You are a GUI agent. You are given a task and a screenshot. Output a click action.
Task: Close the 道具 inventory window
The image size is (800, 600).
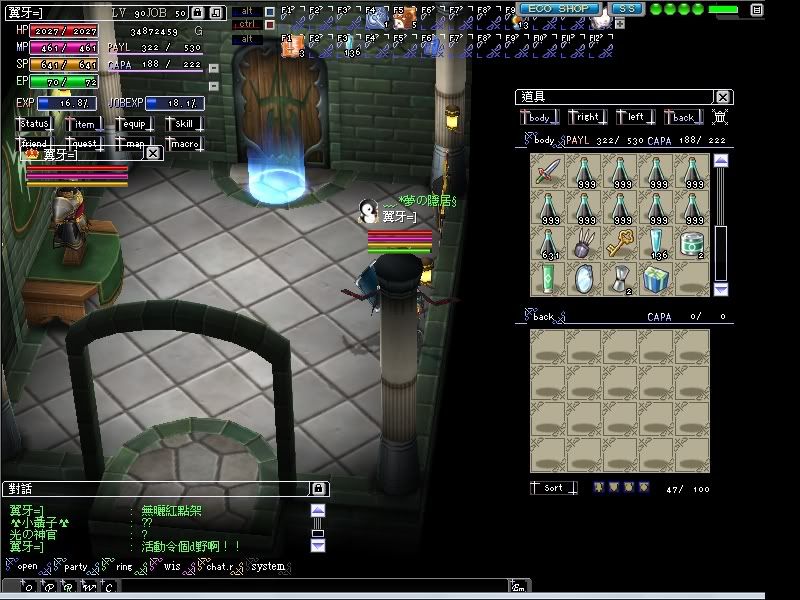coord(723,97)
